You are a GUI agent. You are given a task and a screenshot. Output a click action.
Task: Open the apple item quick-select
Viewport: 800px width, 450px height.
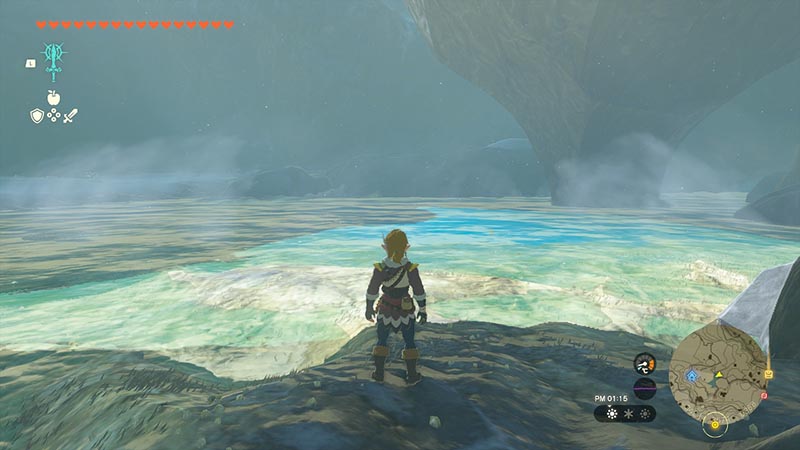(53, 98)
